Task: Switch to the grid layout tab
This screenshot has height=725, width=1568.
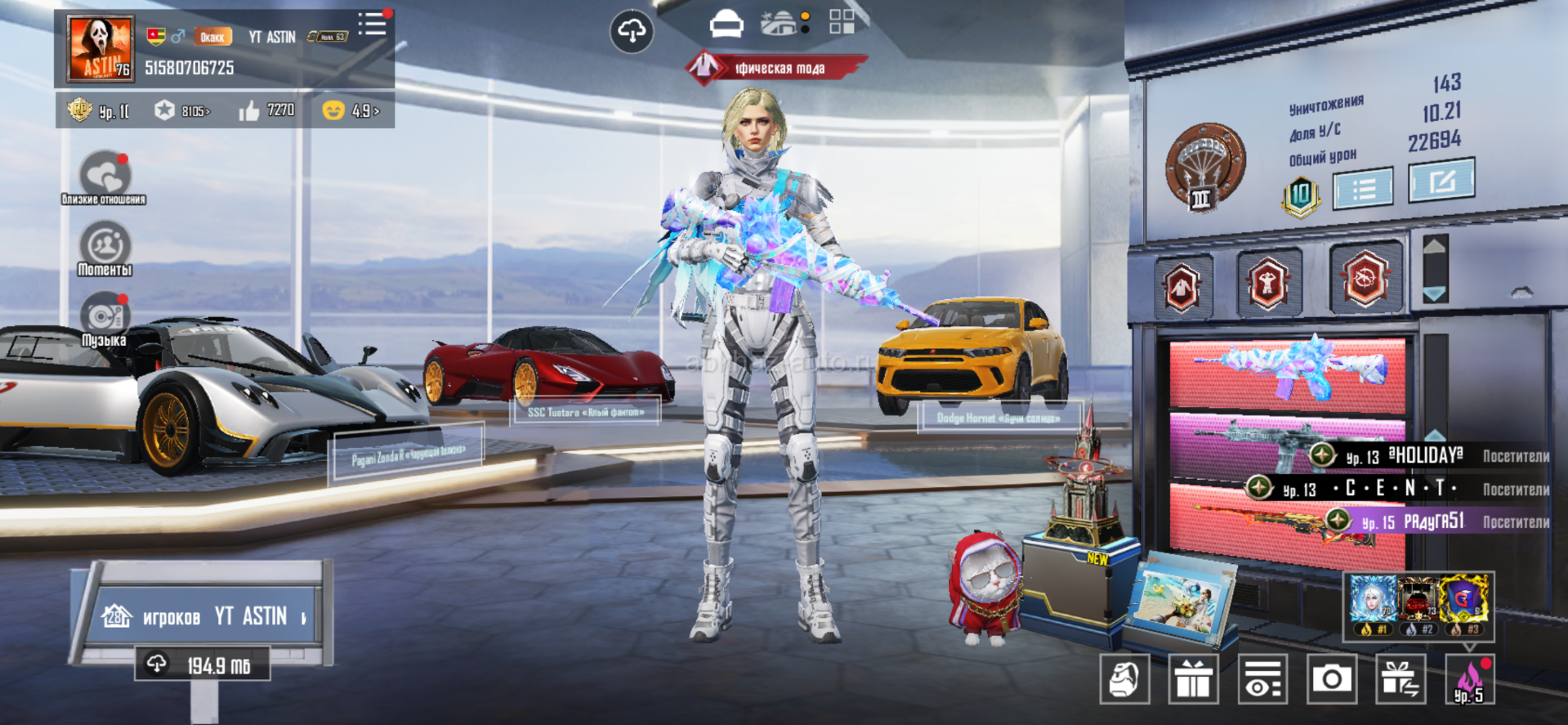Action: [842, 22]
